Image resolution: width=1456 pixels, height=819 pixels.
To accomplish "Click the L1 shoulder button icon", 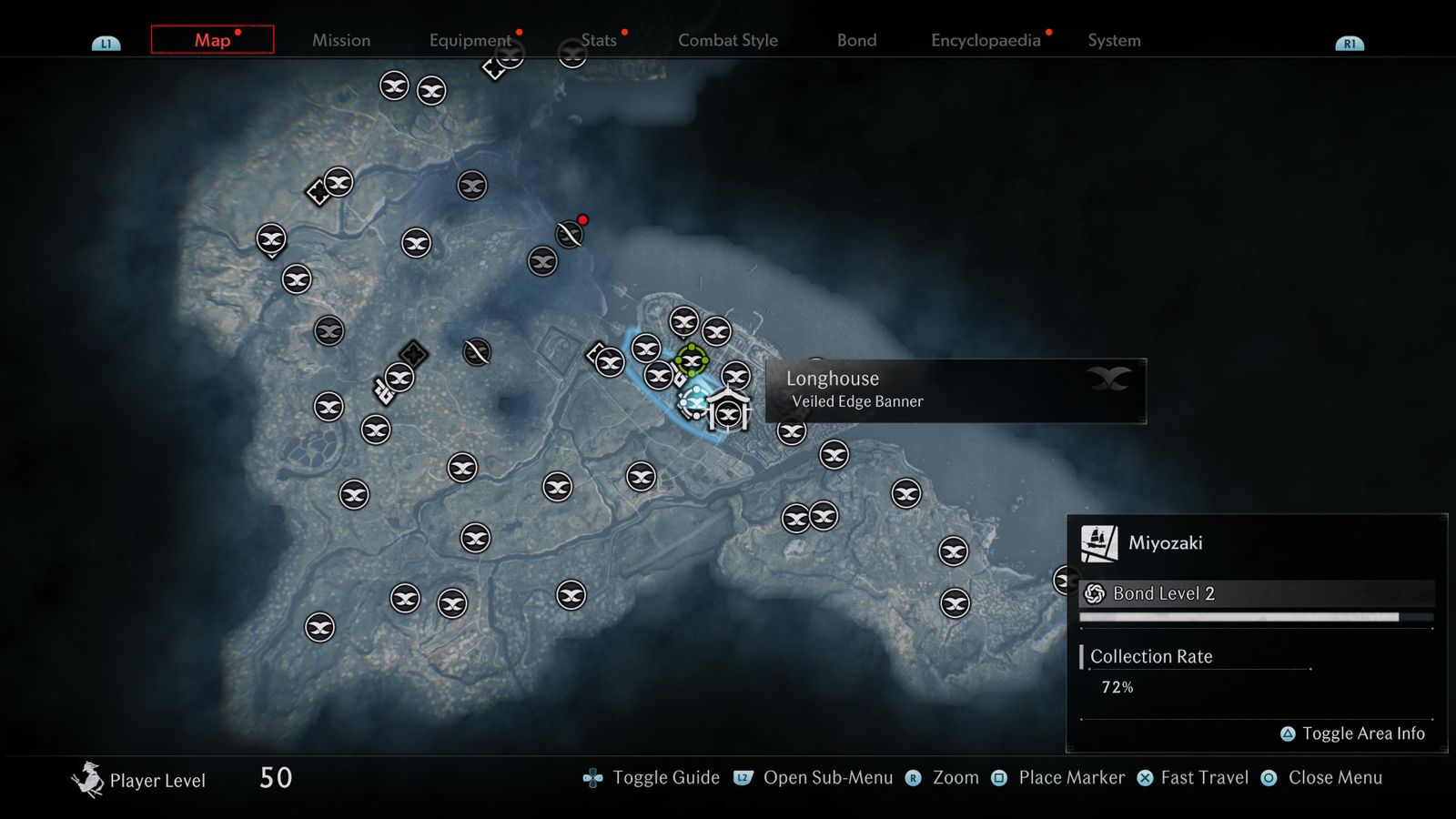I will 106,41.
